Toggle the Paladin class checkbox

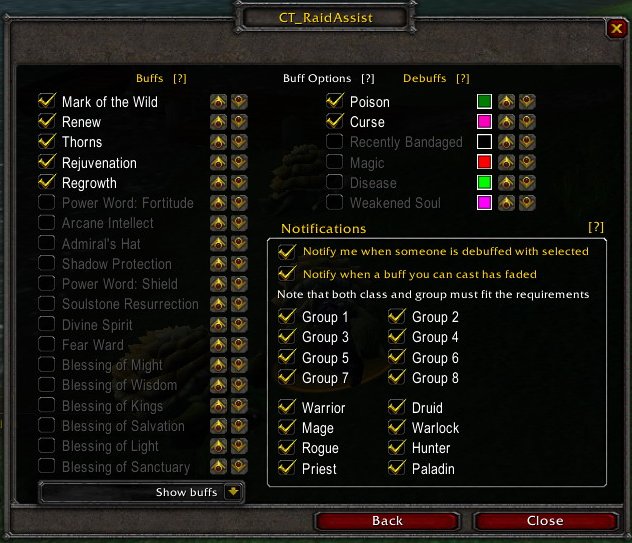pyautogui.click(x=398, y=469)
